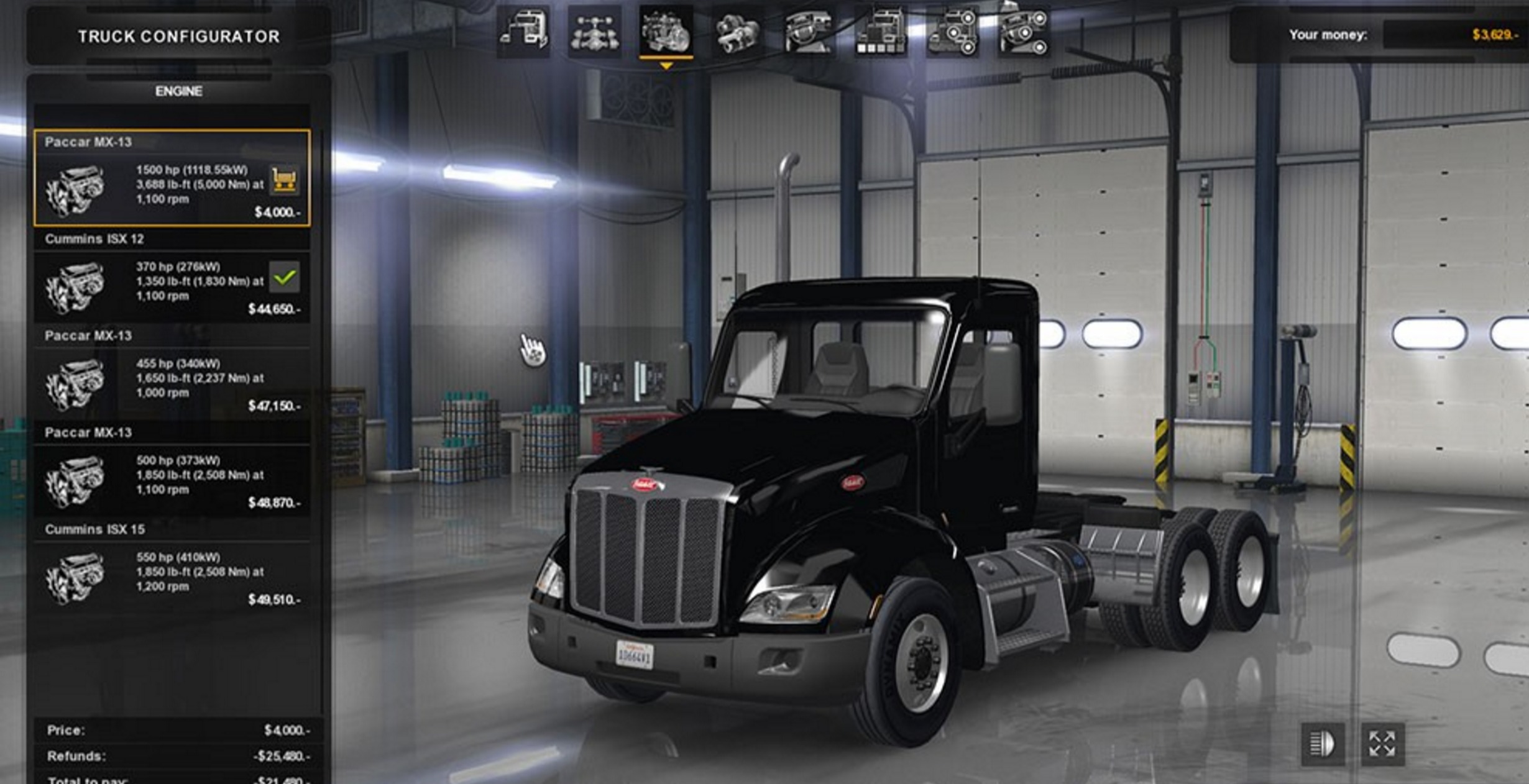Switch to the chassis category tab
Image resolution: width=1529 pixels, height=784 pixels.
tap(594, 32)
